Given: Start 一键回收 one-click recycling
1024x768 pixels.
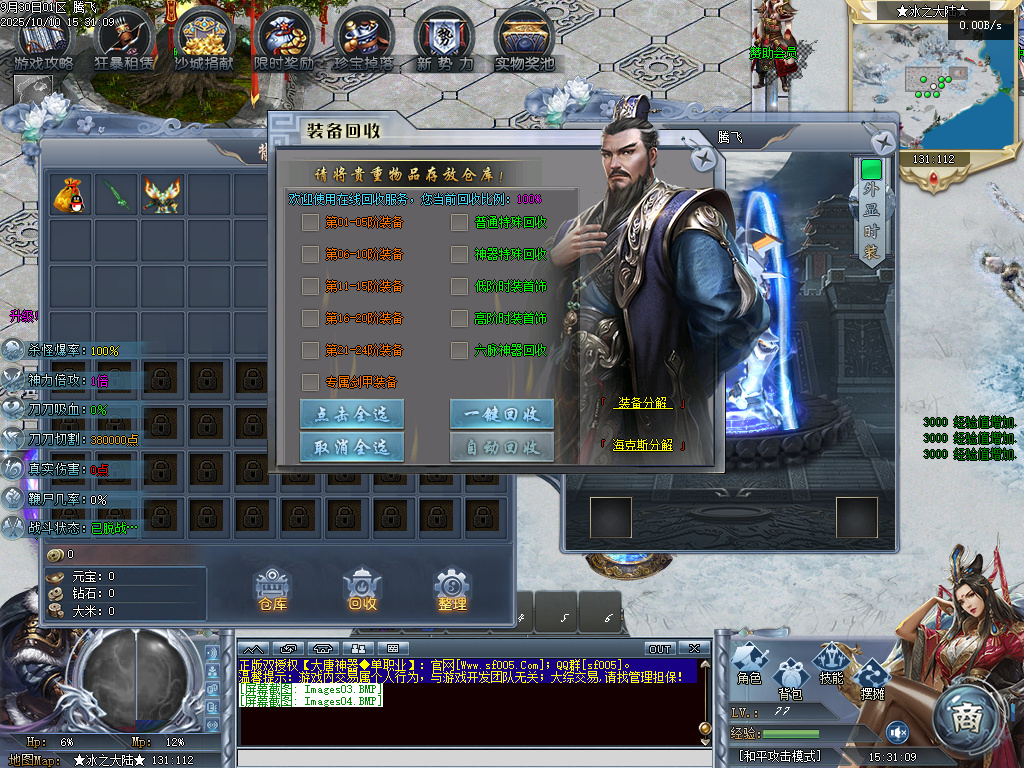Looking at the screenshot, I should [x=502, y=414].
